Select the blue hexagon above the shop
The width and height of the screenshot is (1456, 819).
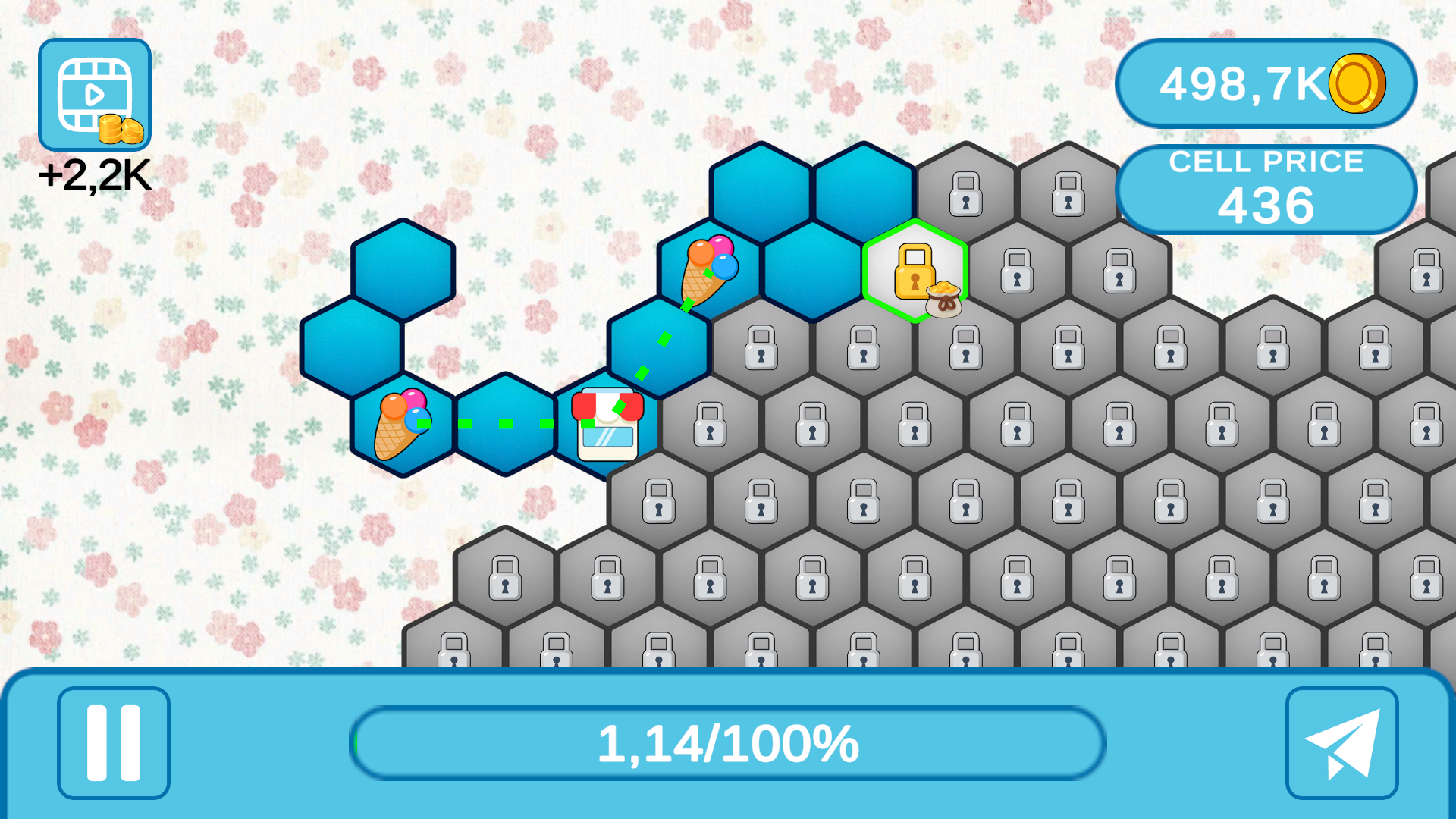[658, 345]
